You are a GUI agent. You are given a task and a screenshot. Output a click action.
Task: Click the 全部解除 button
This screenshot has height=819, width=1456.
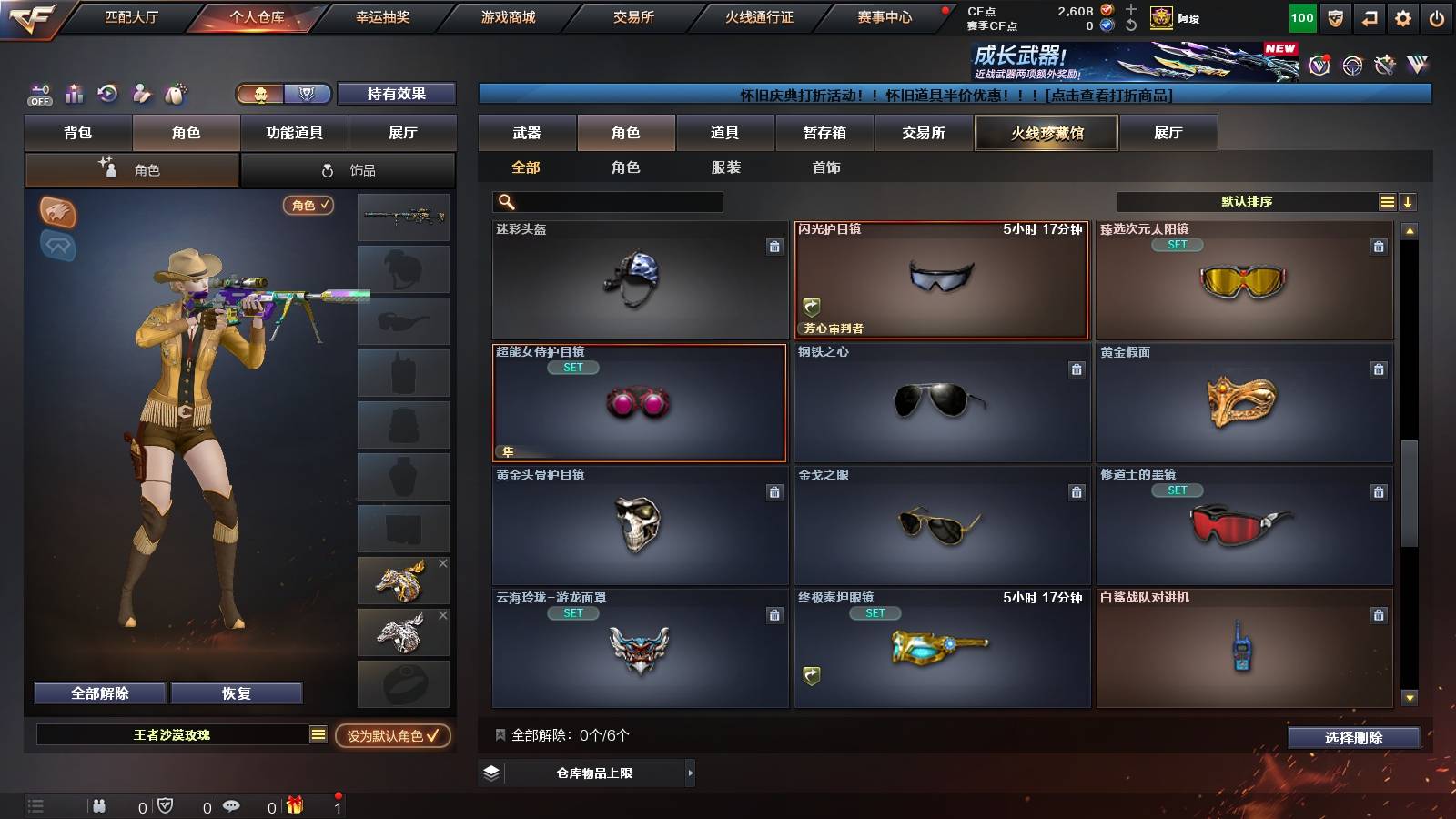pos(98,693)
